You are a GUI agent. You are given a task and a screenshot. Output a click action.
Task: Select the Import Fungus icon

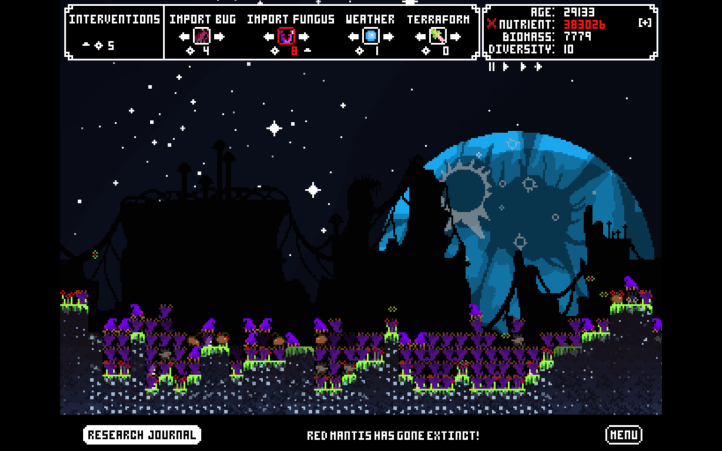click(x=286, y=37)
